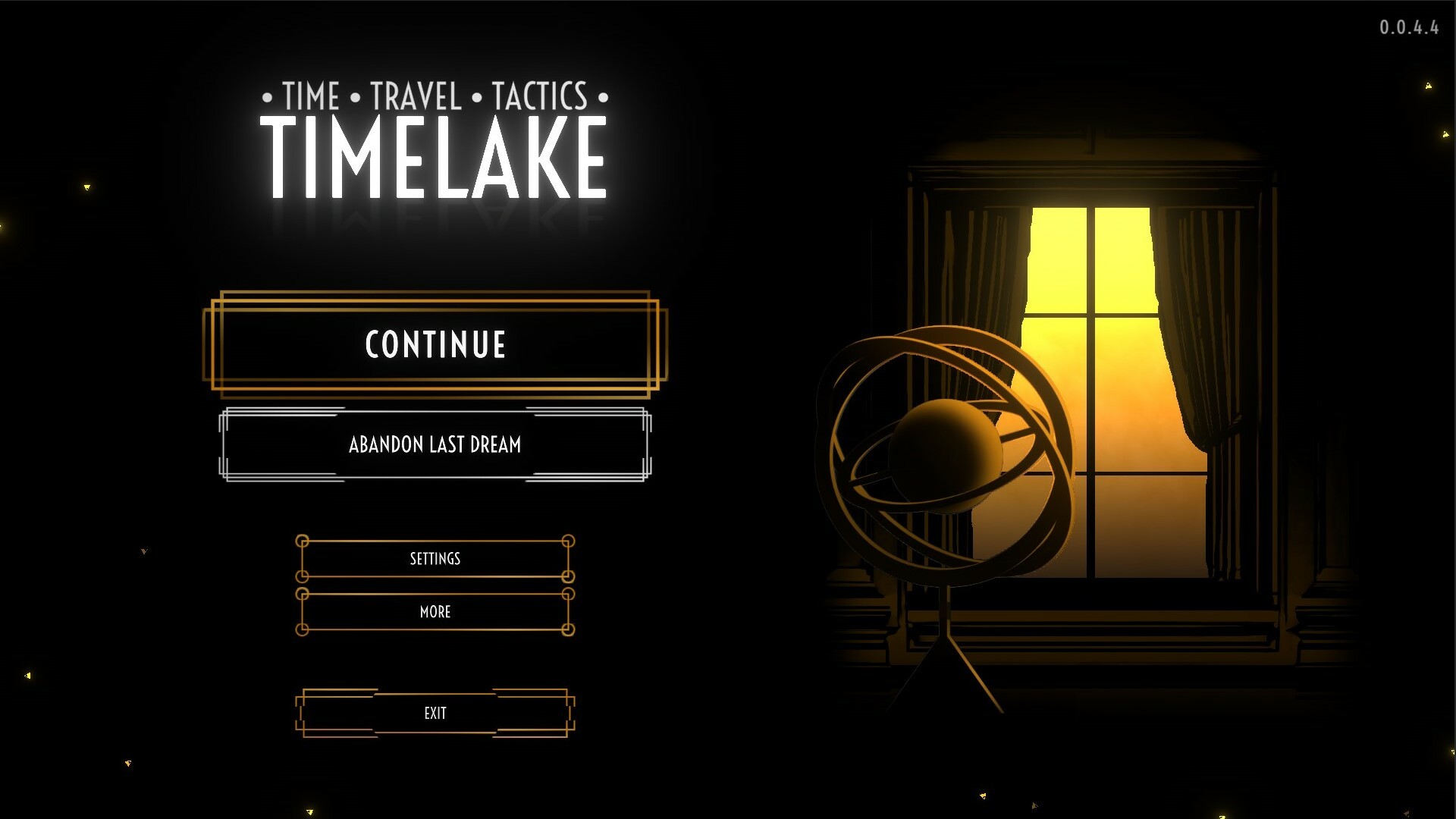Open the MORE menu

click(x=435, y=612)
